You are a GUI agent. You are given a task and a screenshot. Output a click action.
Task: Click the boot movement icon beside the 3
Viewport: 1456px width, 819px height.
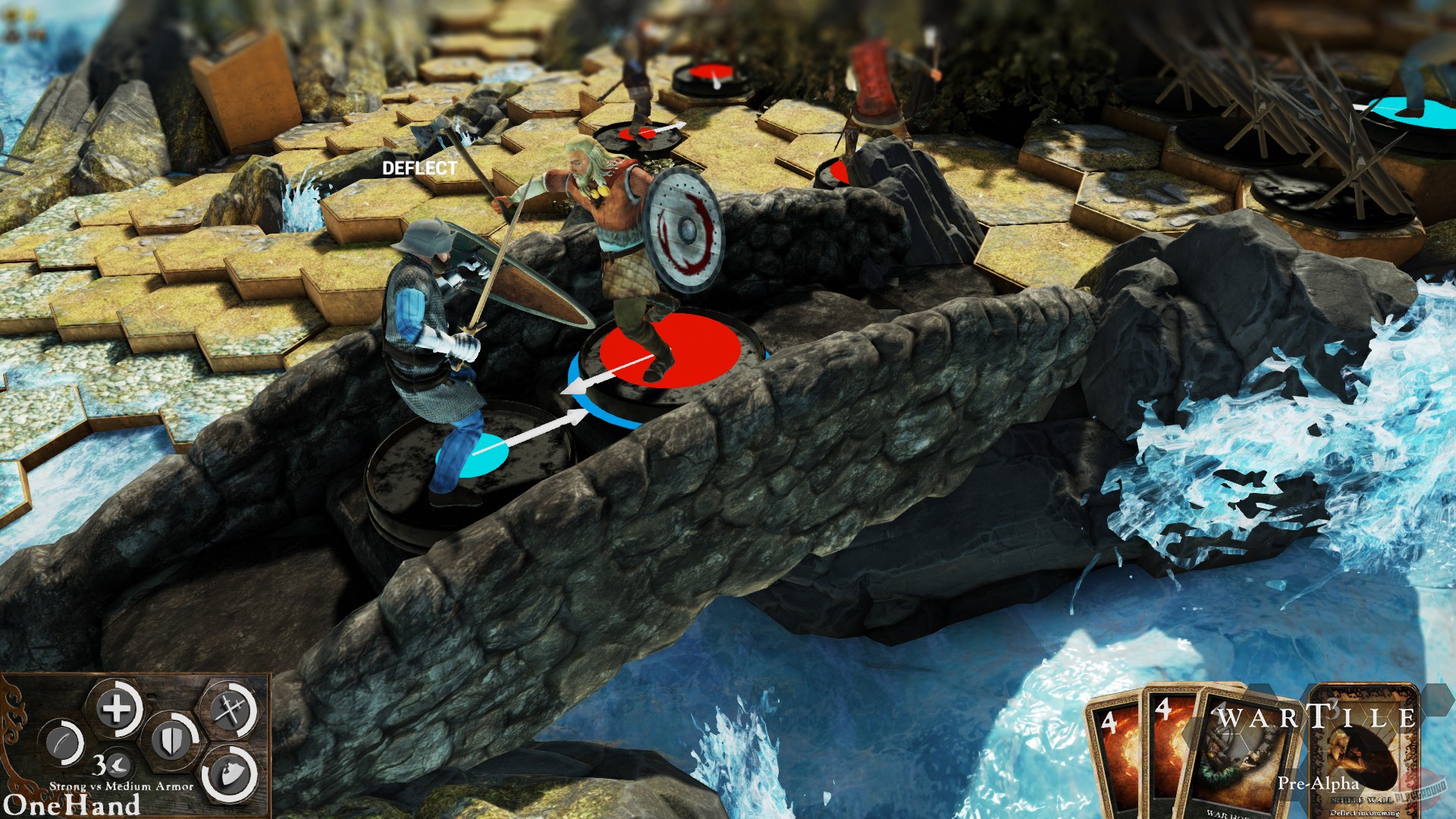click(118, 767)
